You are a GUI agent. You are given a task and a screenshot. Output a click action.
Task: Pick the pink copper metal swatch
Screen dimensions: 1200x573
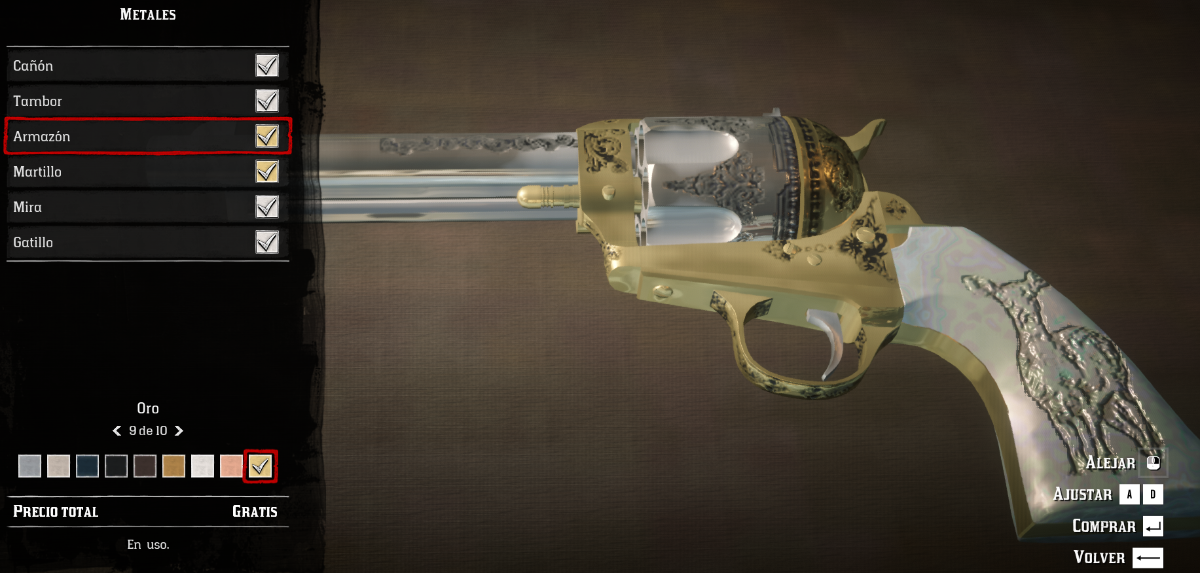231,466
